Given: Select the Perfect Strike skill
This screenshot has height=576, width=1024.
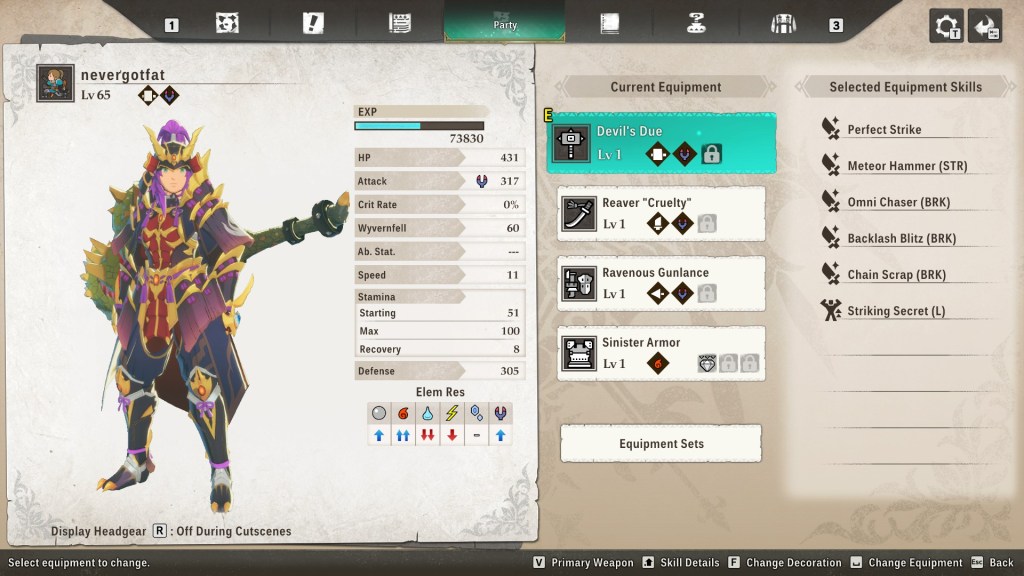Looking at the screenshot, I should point(884,130).
